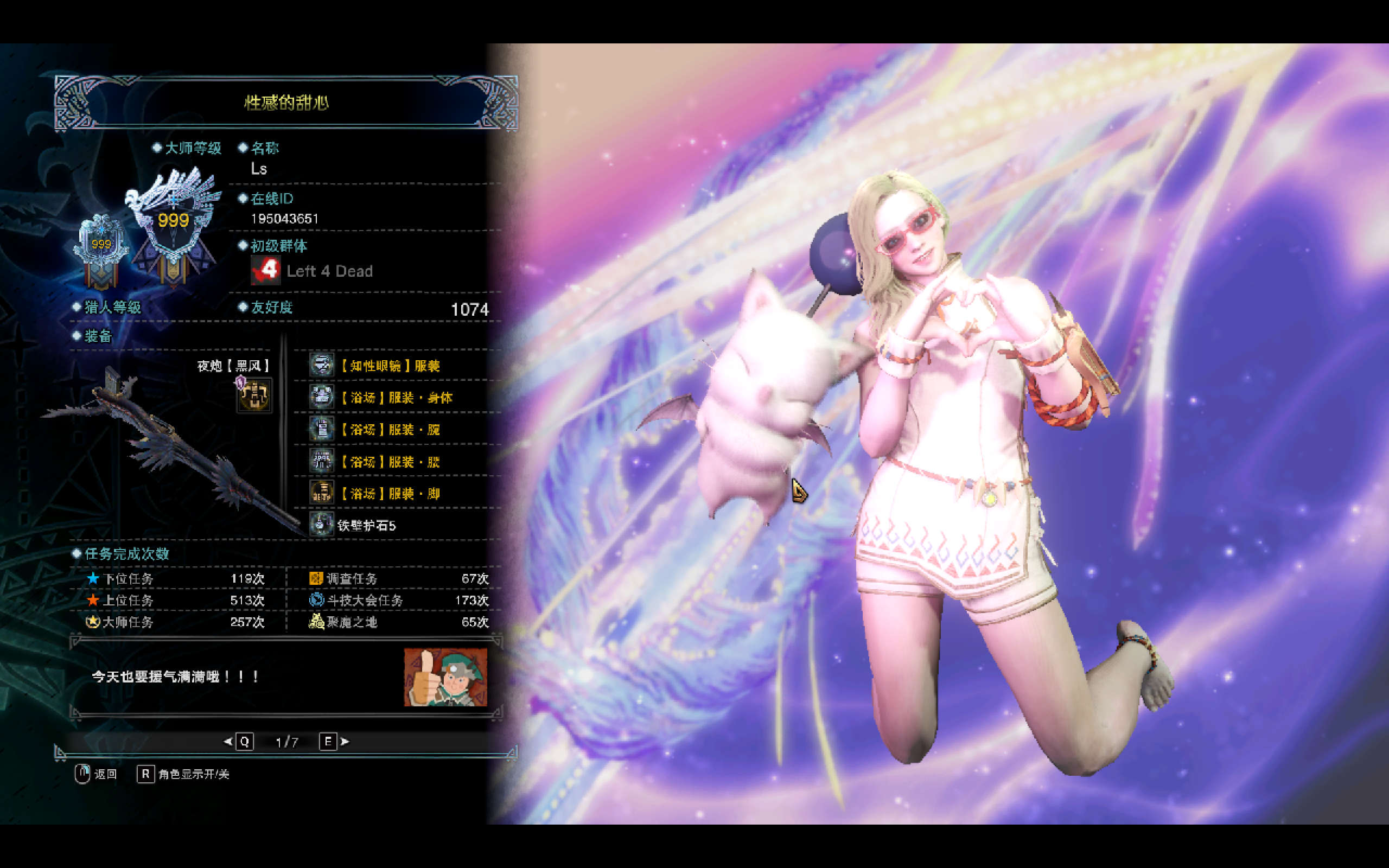Screen dimensions: 1389x868
Task: Click the small hunter rank 999 badge
Action: point(101,248)
